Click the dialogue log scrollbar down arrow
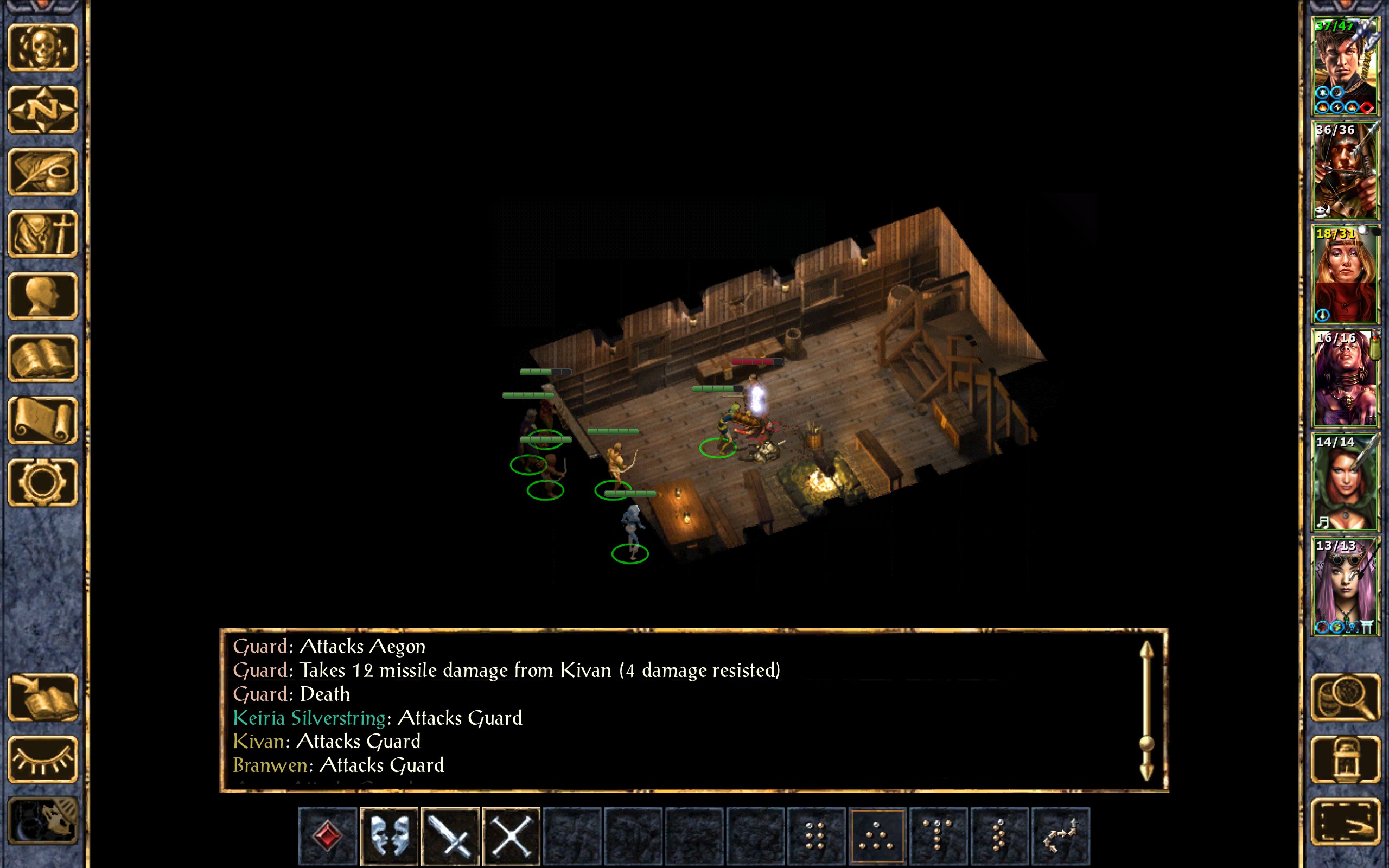The image size is (1389, 868). [x=1146, y=771]
